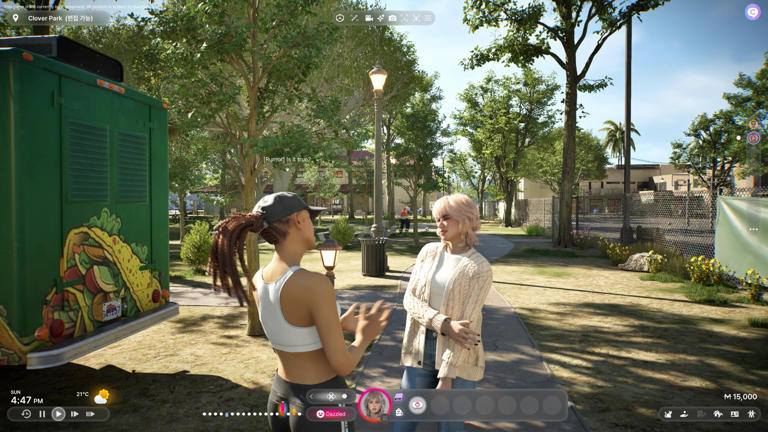Viewport: 768px width, 432px height.
Task: Click the weather sun and cloud icon
Action: [x=101, y=397]
